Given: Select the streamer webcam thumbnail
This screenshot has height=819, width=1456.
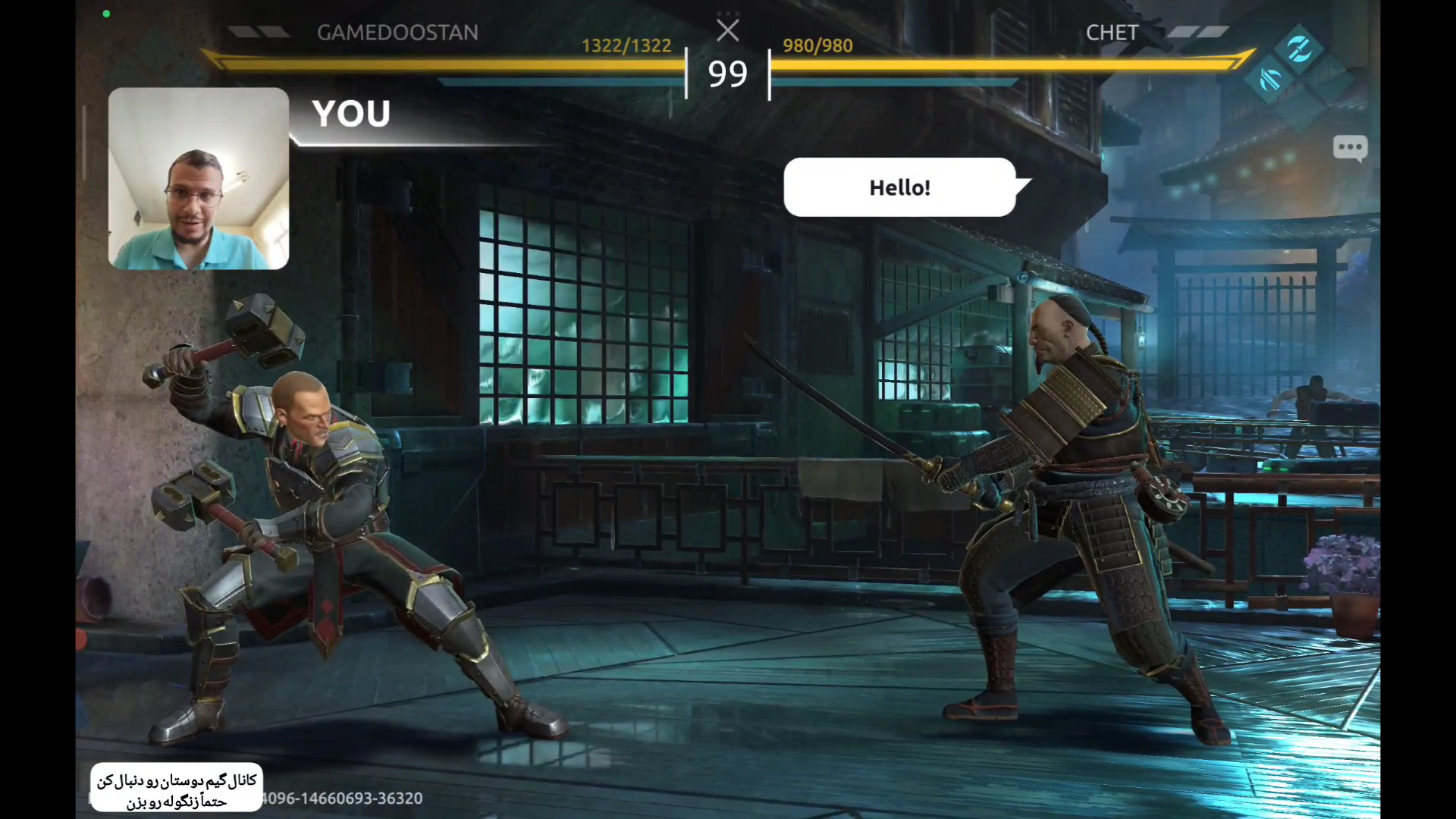Looking at the screenshot, I should coord(199,178).
